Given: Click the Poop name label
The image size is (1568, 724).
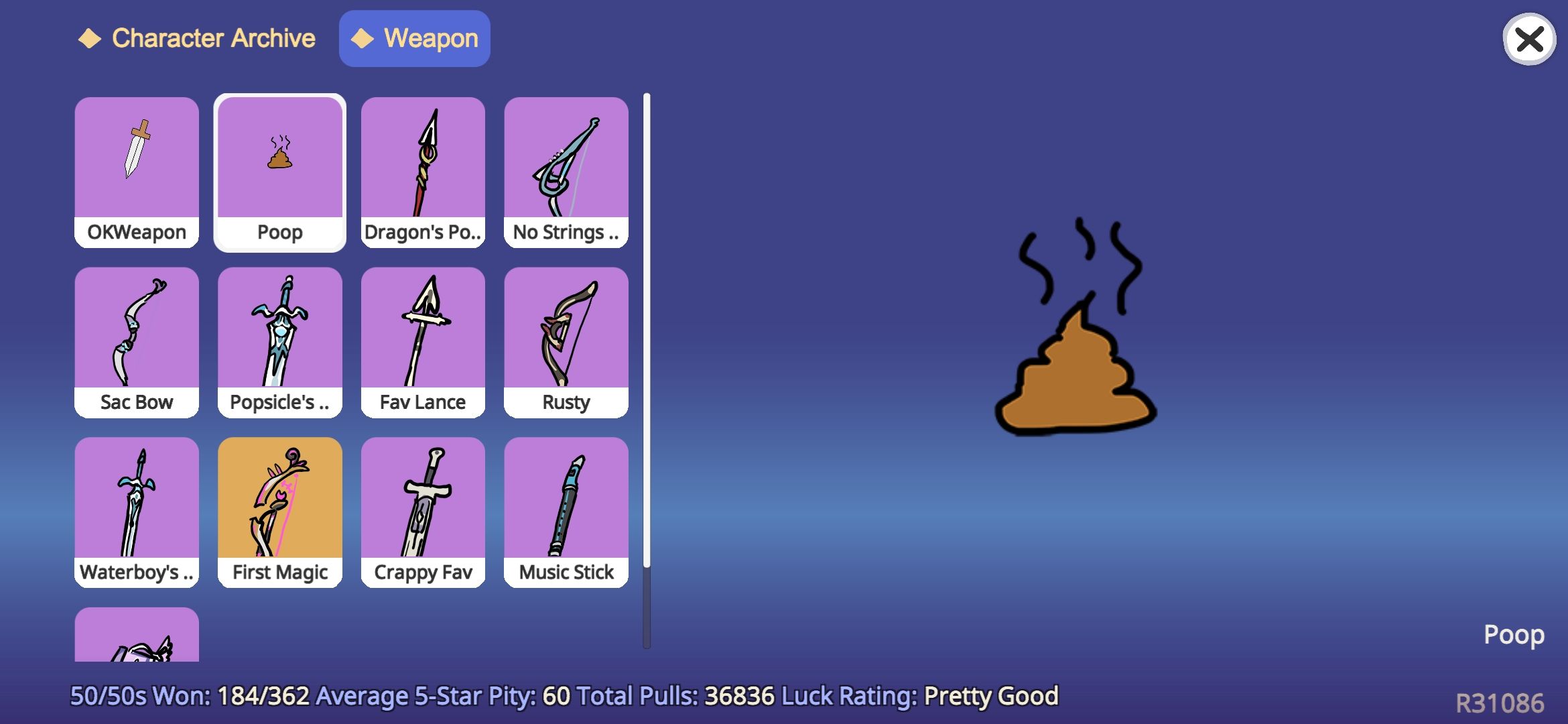Looking at the screenshot, I should 1514,633.
